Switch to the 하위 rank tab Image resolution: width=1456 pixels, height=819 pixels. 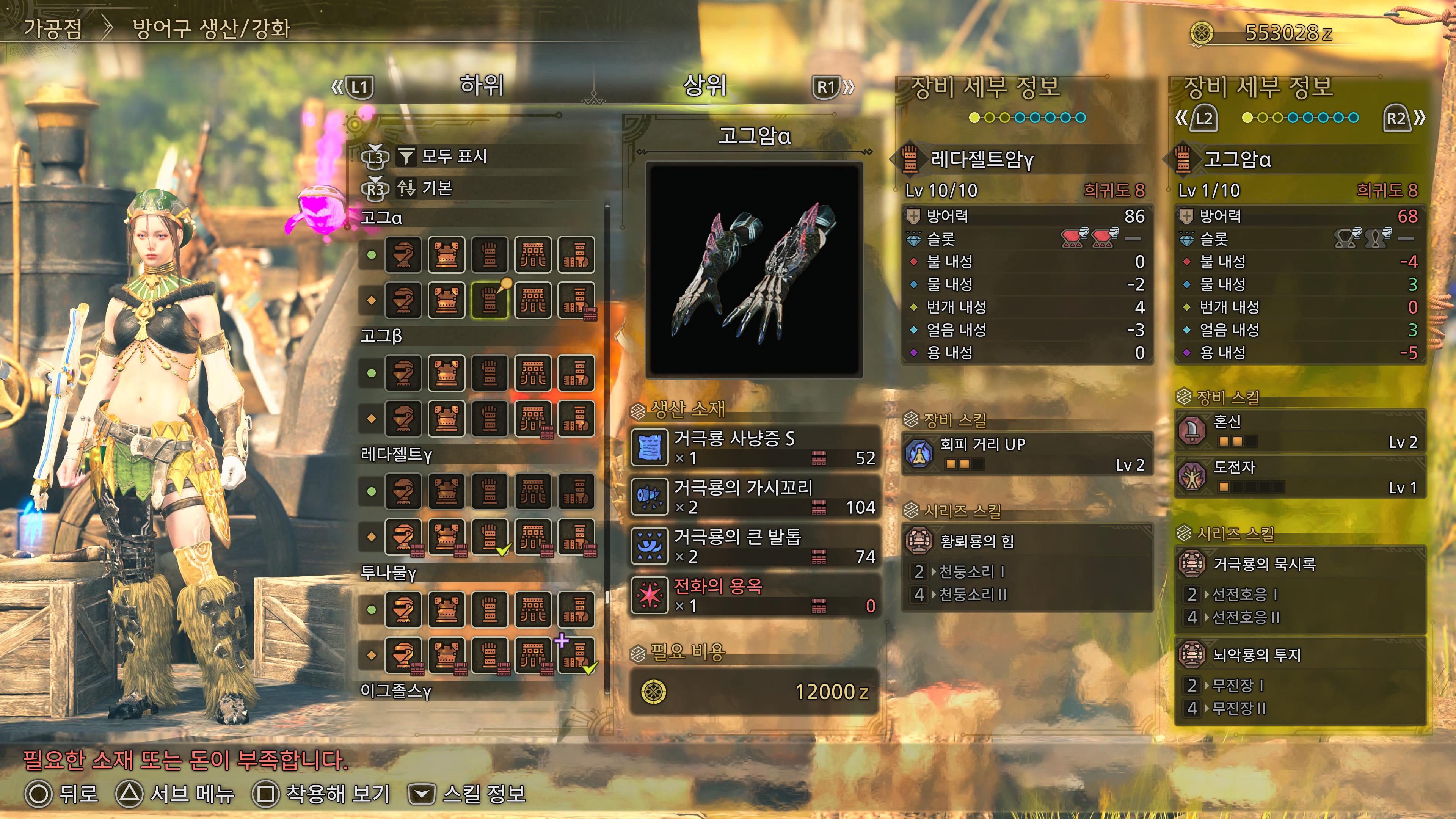[x=481, y=85]
